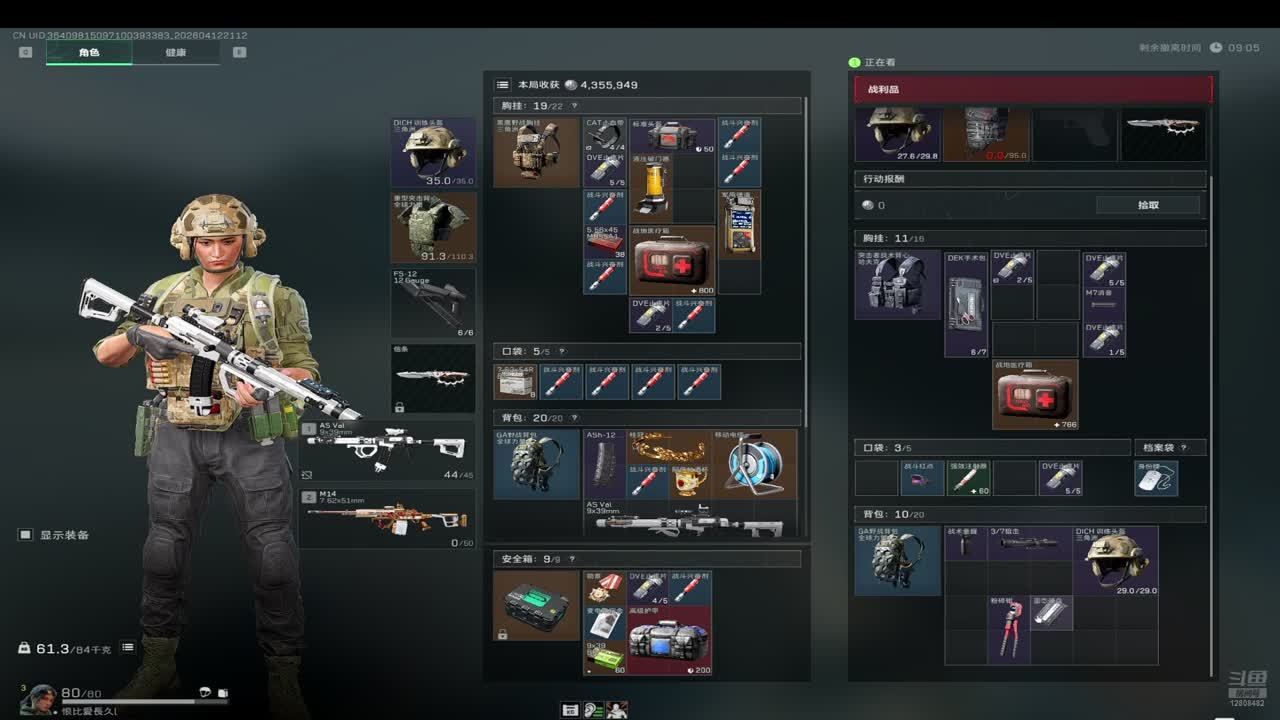Take the 战地医疗箱 with 766 from loot
1280x720 pixels.
click(1035, 394)
